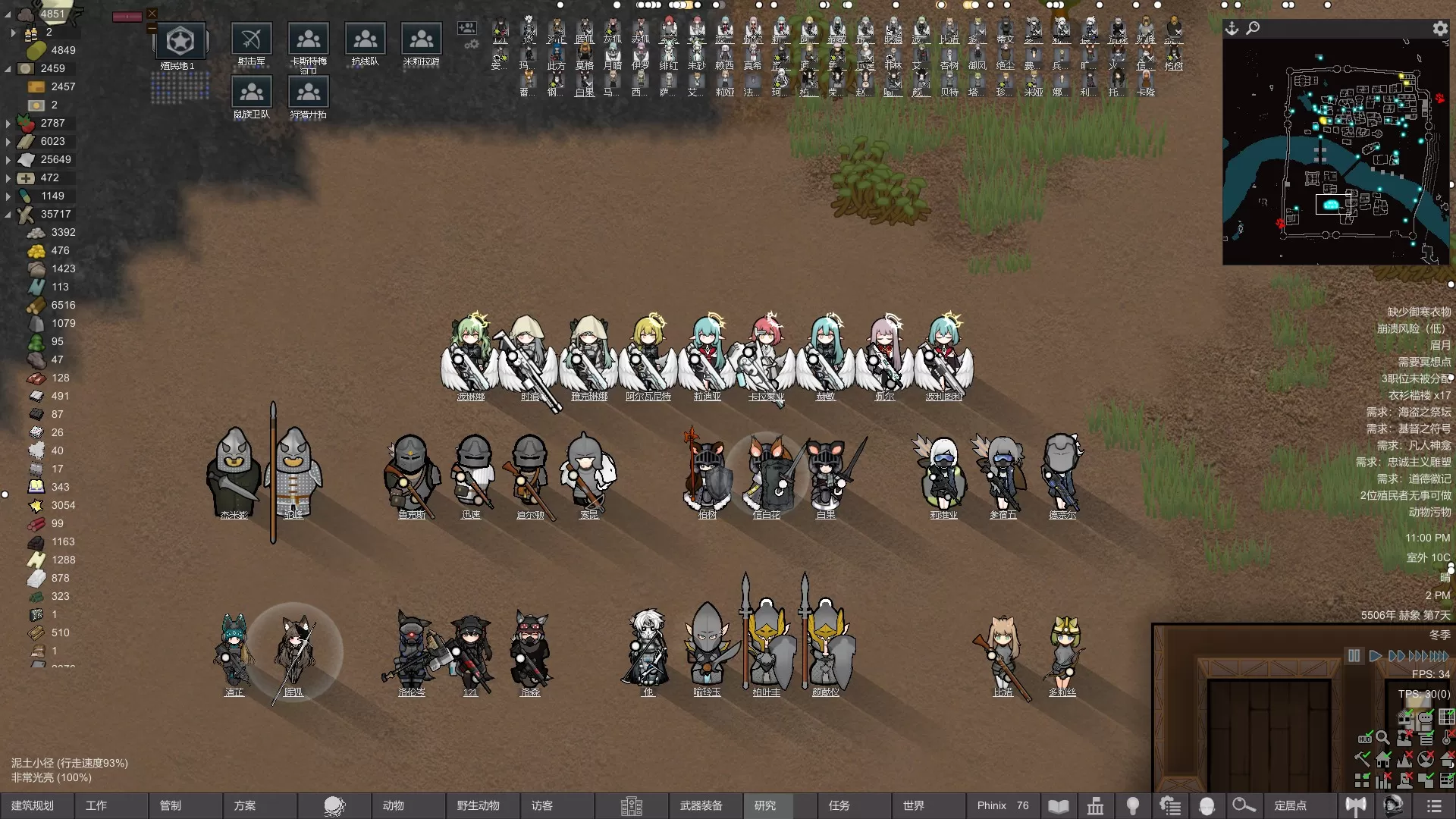The width and height of the screenshot is (1456, 819).
Task: Open the 工作 work tab
Action: 96,805
